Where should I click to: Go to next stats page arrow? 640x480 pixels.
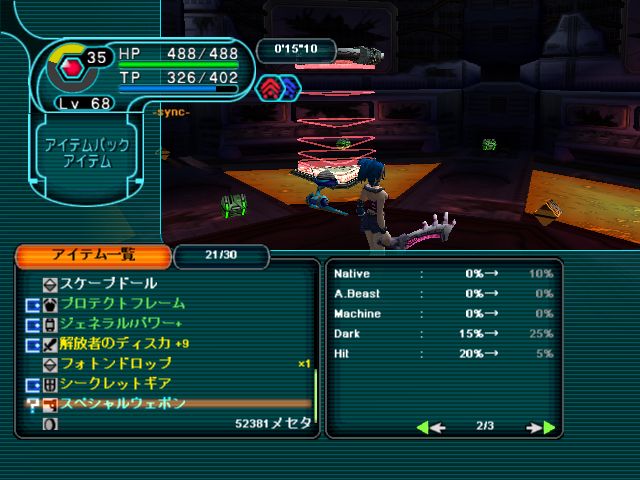(542, 427)
